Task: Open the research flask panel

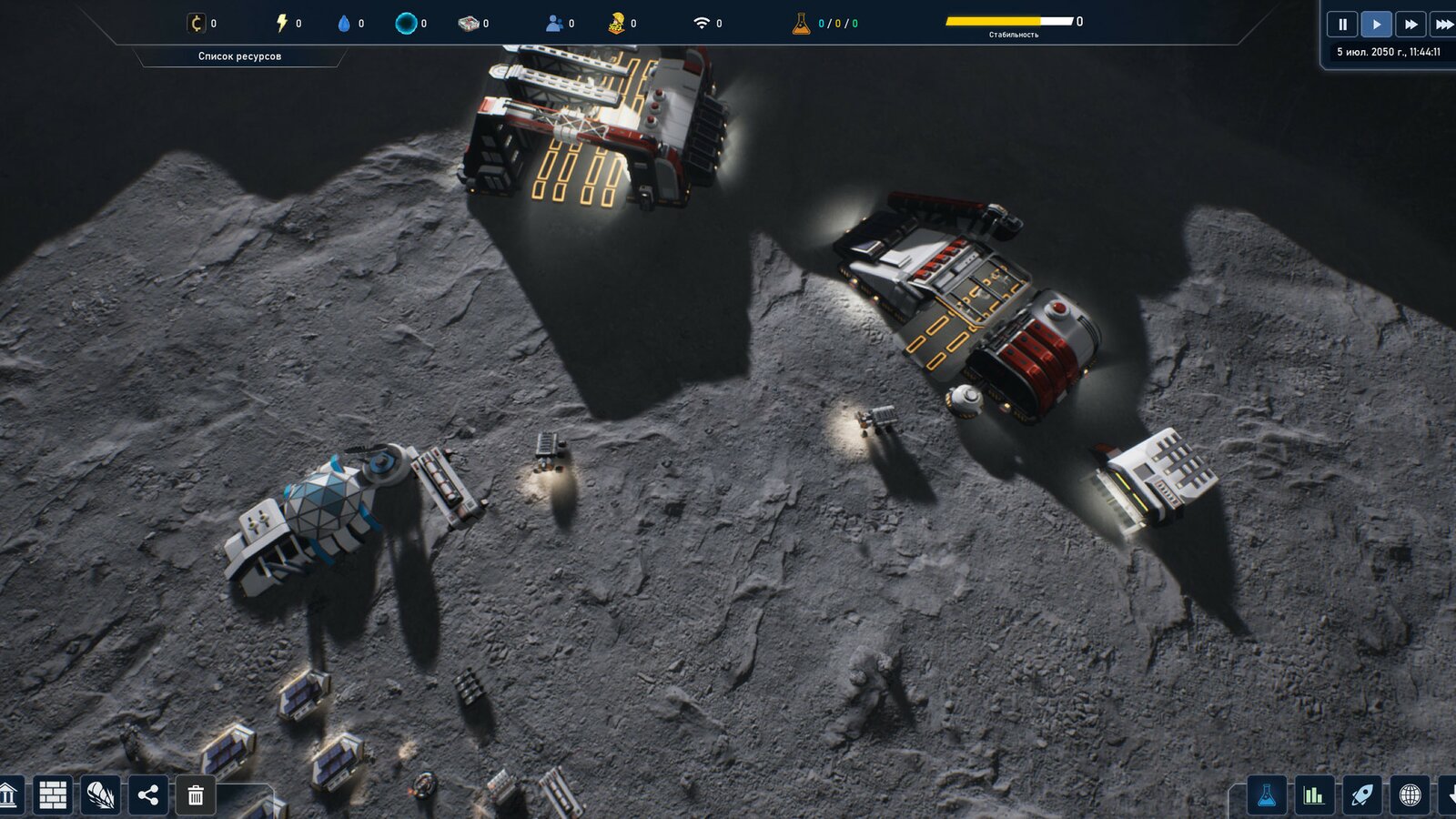Action: tap(1266, 795)
